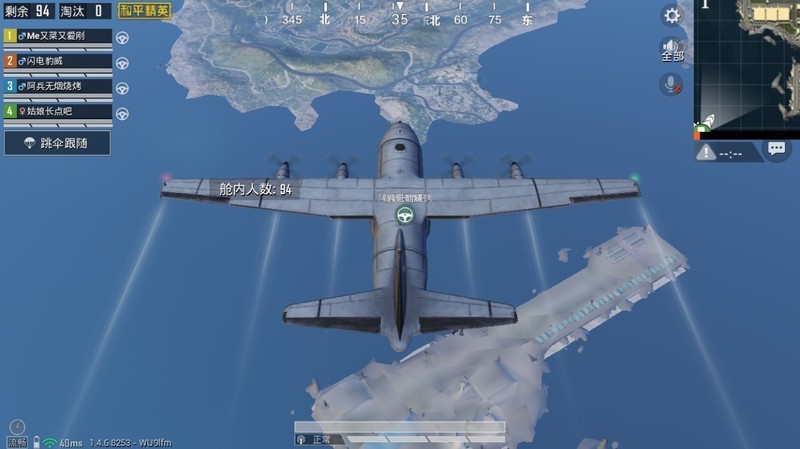
Task: Tap the warning triangle timer panel
Action: coord(727,152)
